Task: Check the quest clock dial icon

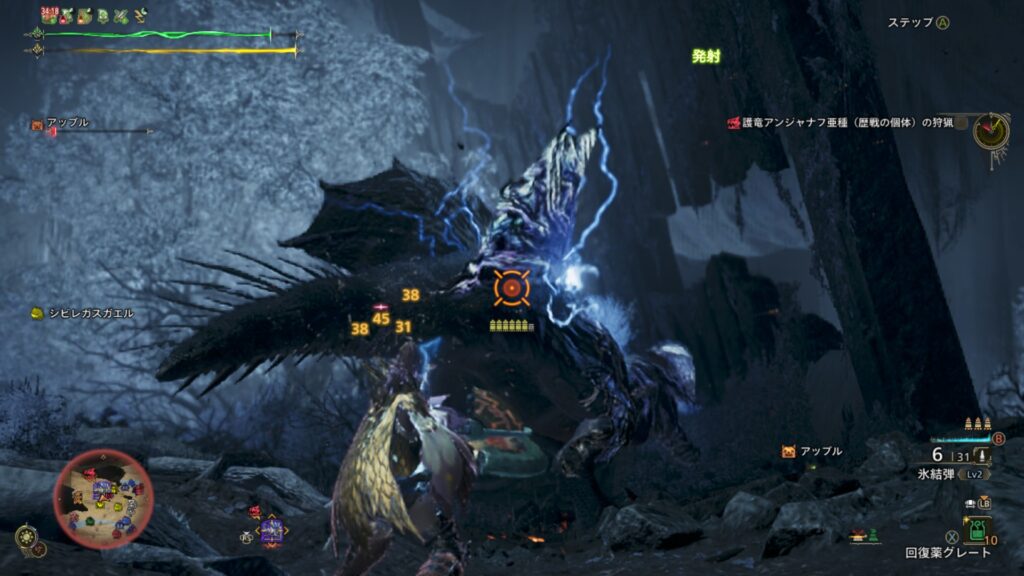Action: coord(991,130)
